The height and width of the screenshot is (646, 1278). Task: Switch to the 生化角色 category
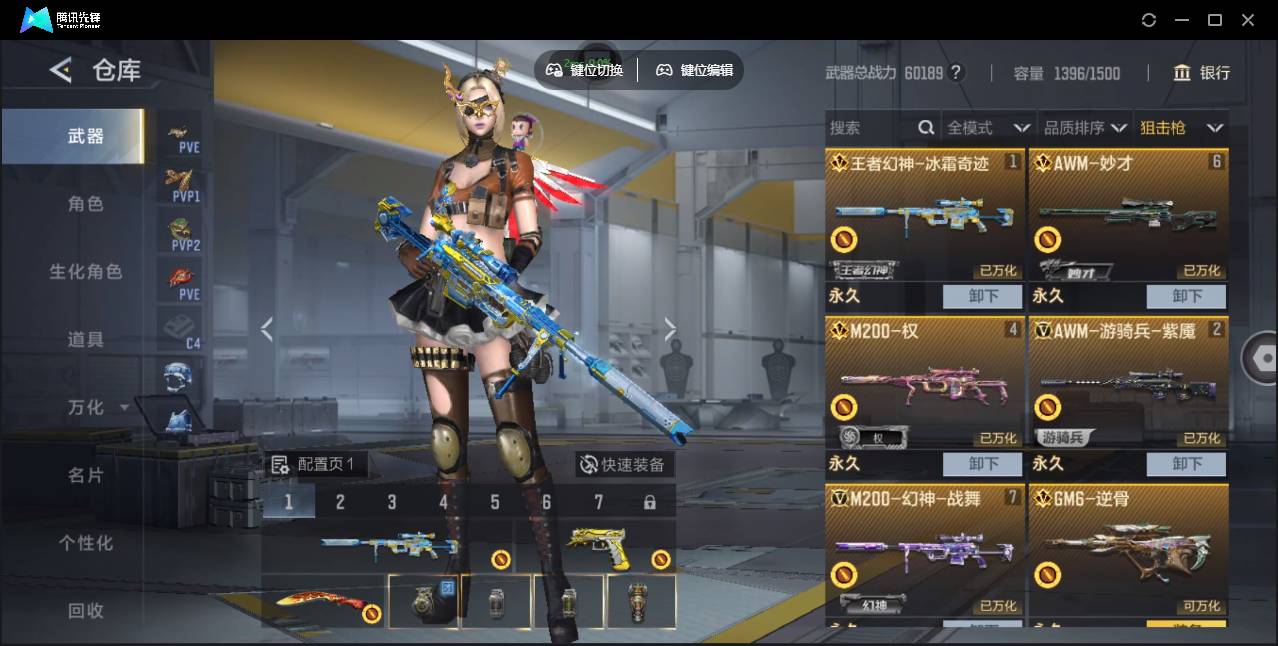(85, 272)
